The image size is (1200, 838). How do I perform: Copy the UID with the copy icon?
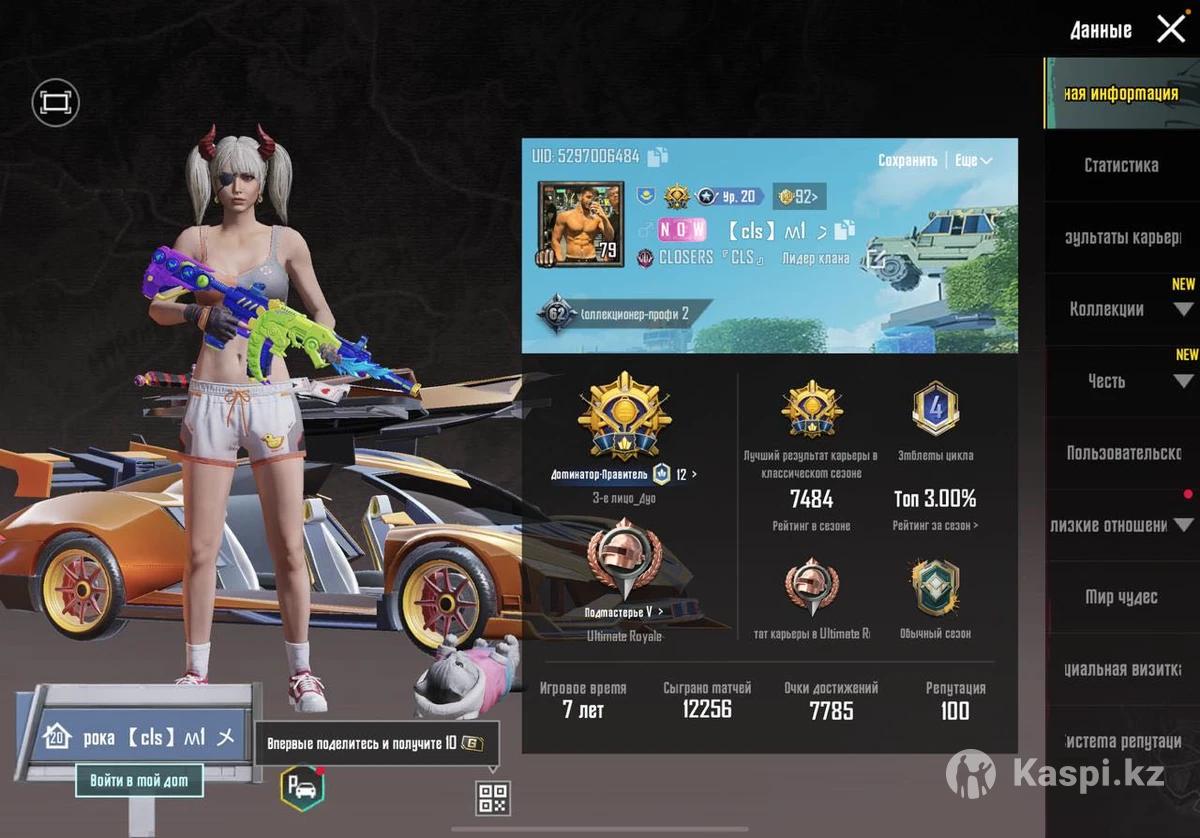[657, 156]
